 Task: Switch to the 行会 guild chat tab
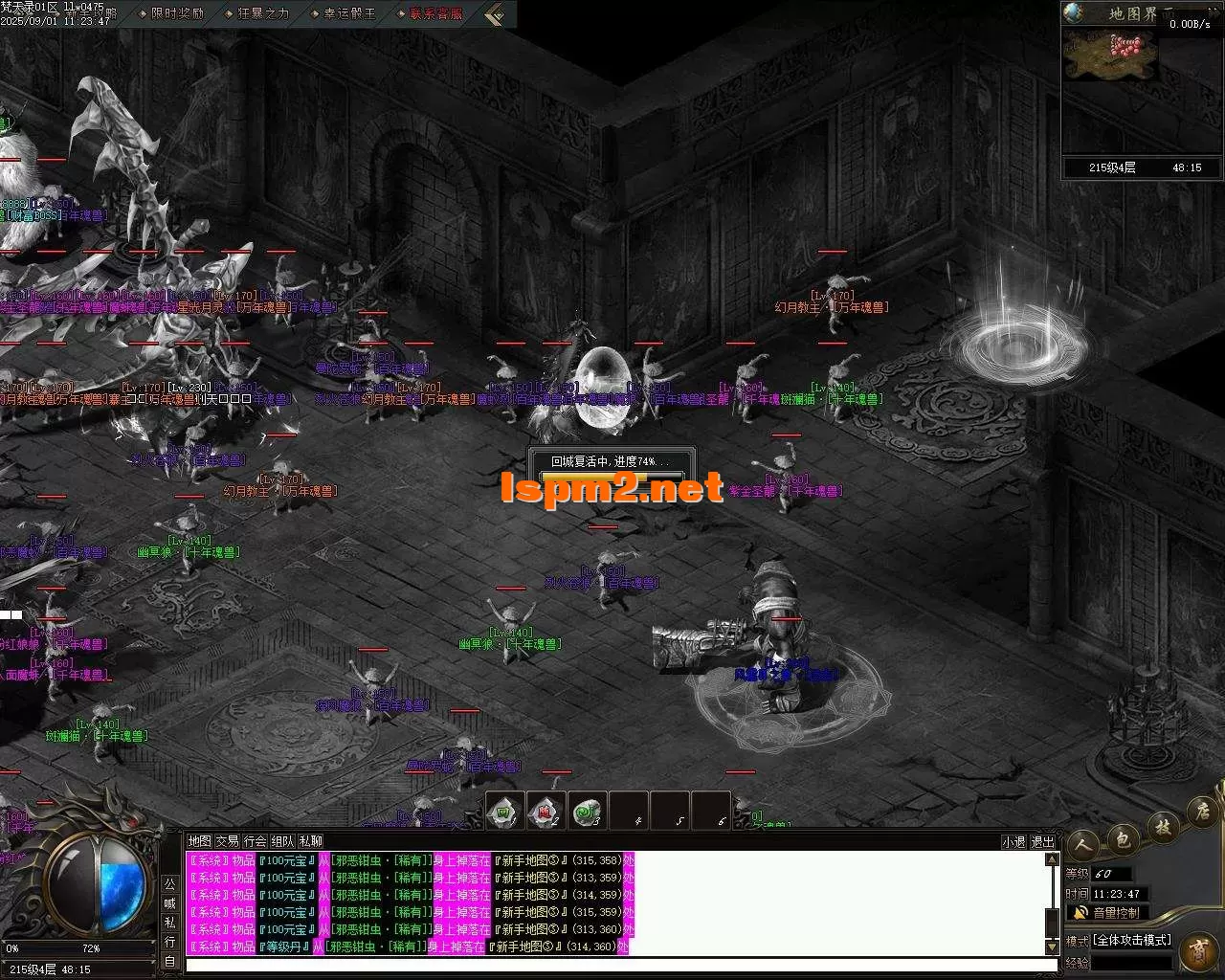pyautogui.click(x=255, y=841)
